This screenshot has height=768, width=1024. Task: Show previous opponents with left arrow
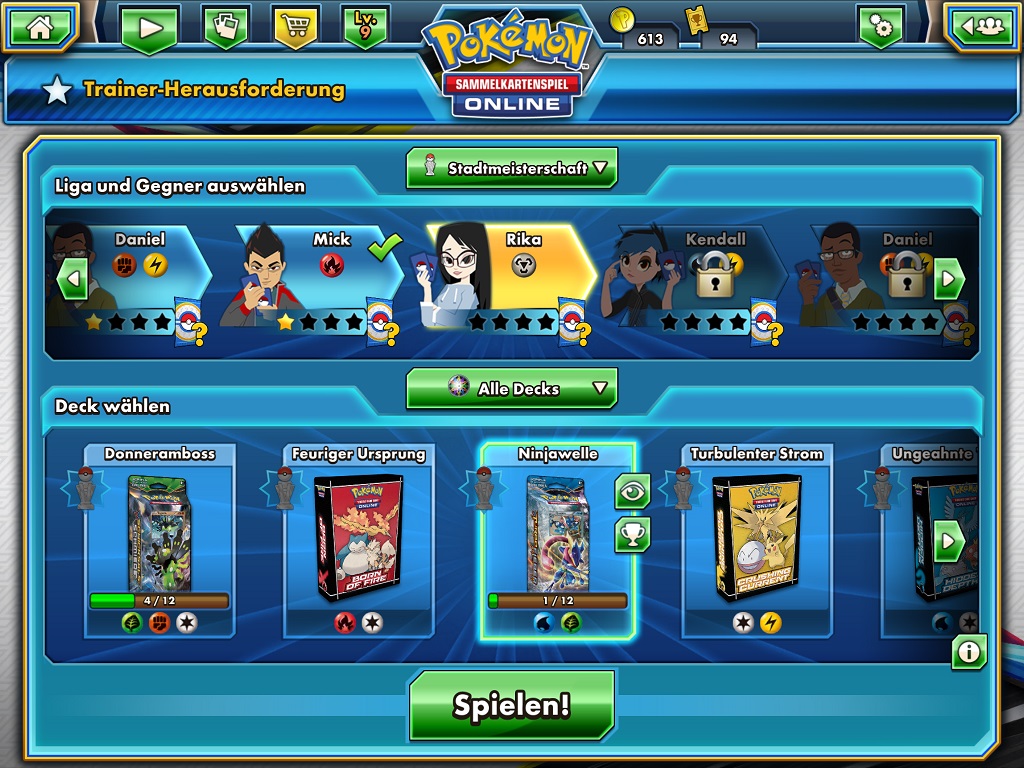[72, 279]
